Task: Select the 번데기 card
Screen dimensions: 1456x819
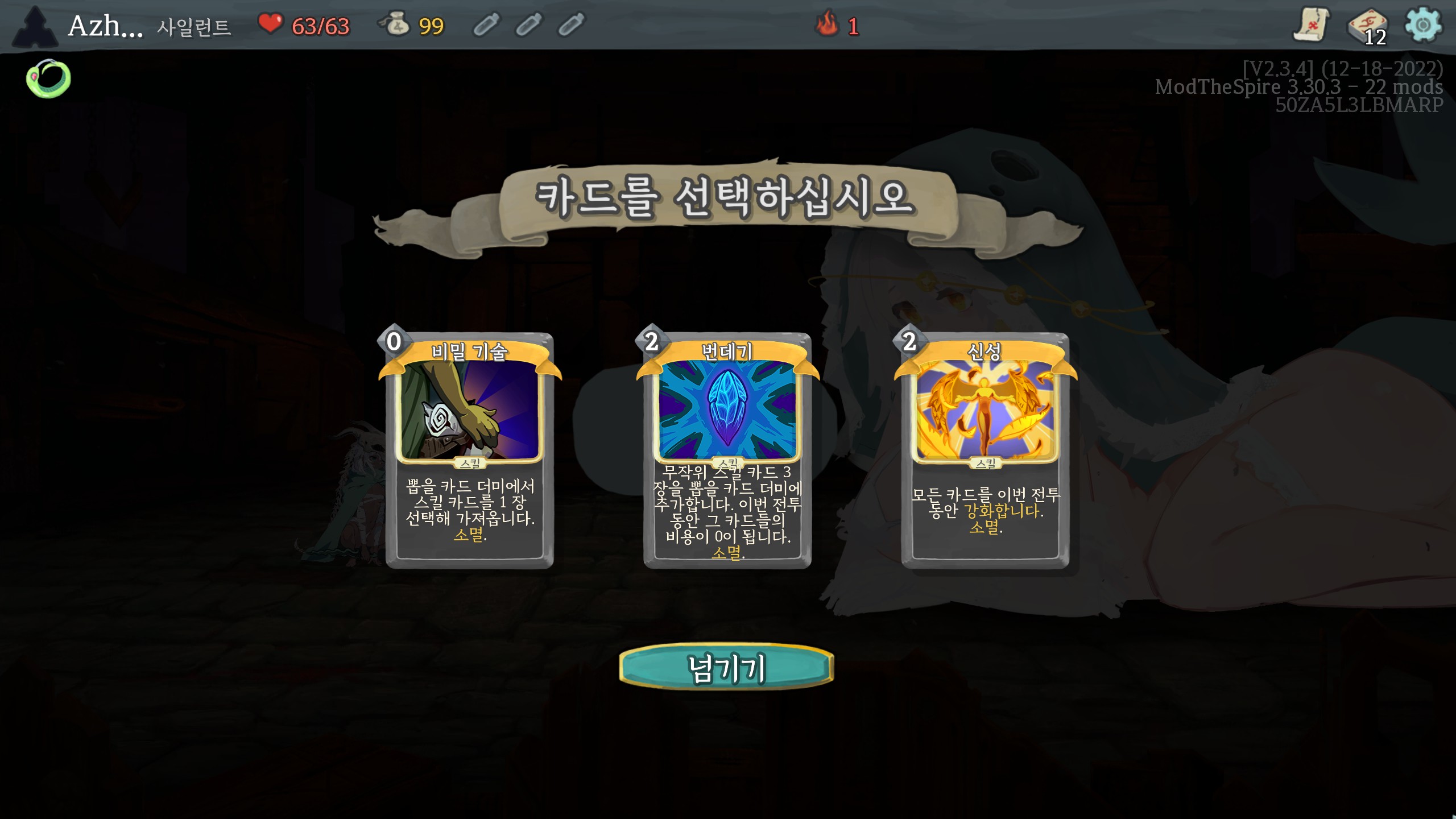Action: pyautogui.click(x=727, y=450)
